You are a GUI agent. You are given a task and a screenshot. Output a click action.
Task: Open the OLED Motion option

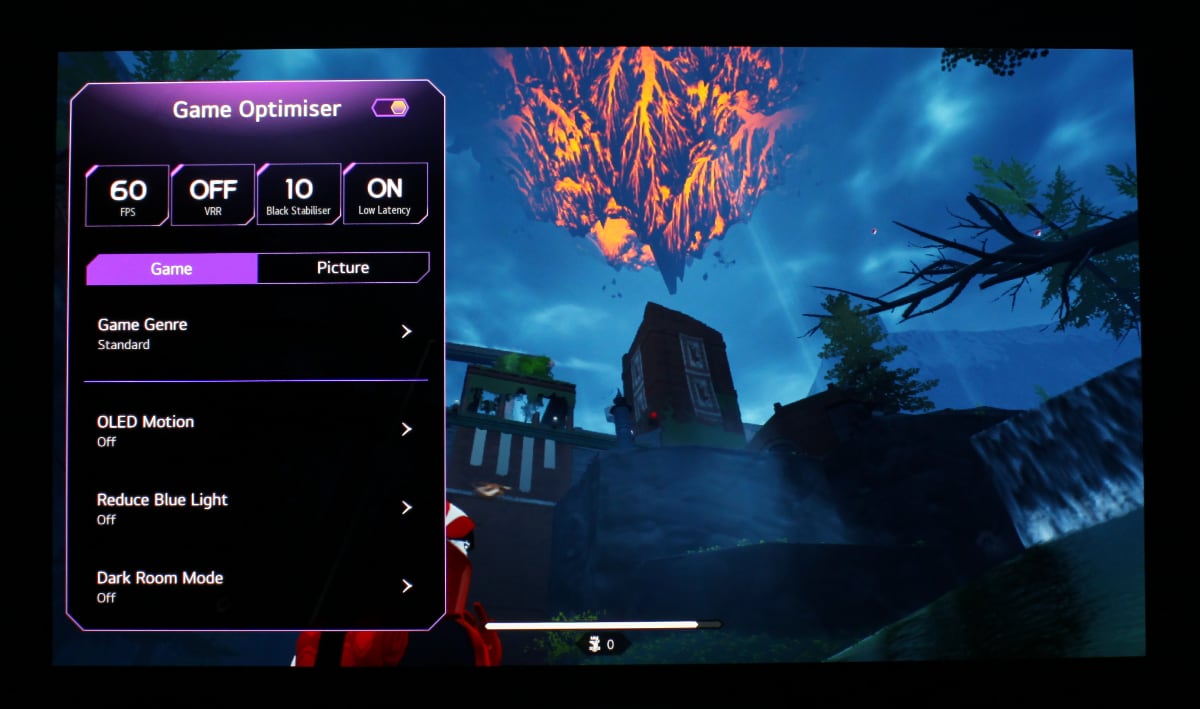pos(255,430)
